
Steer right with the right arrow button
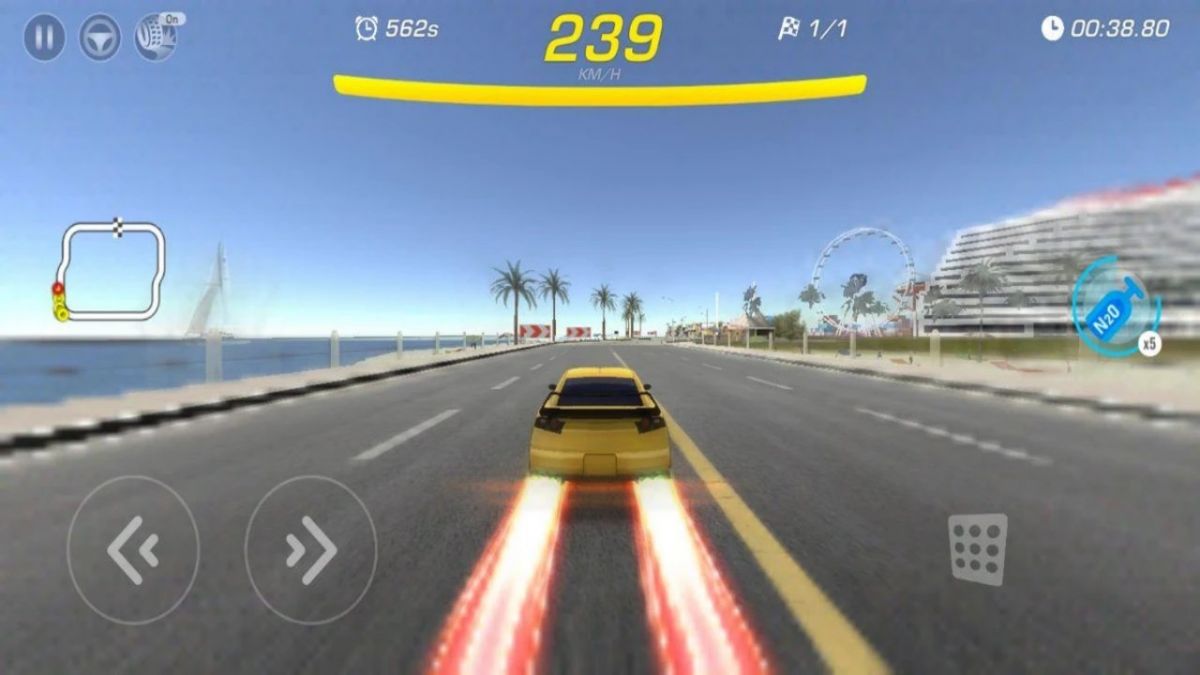pyautogui.click(x=310, y=550)
